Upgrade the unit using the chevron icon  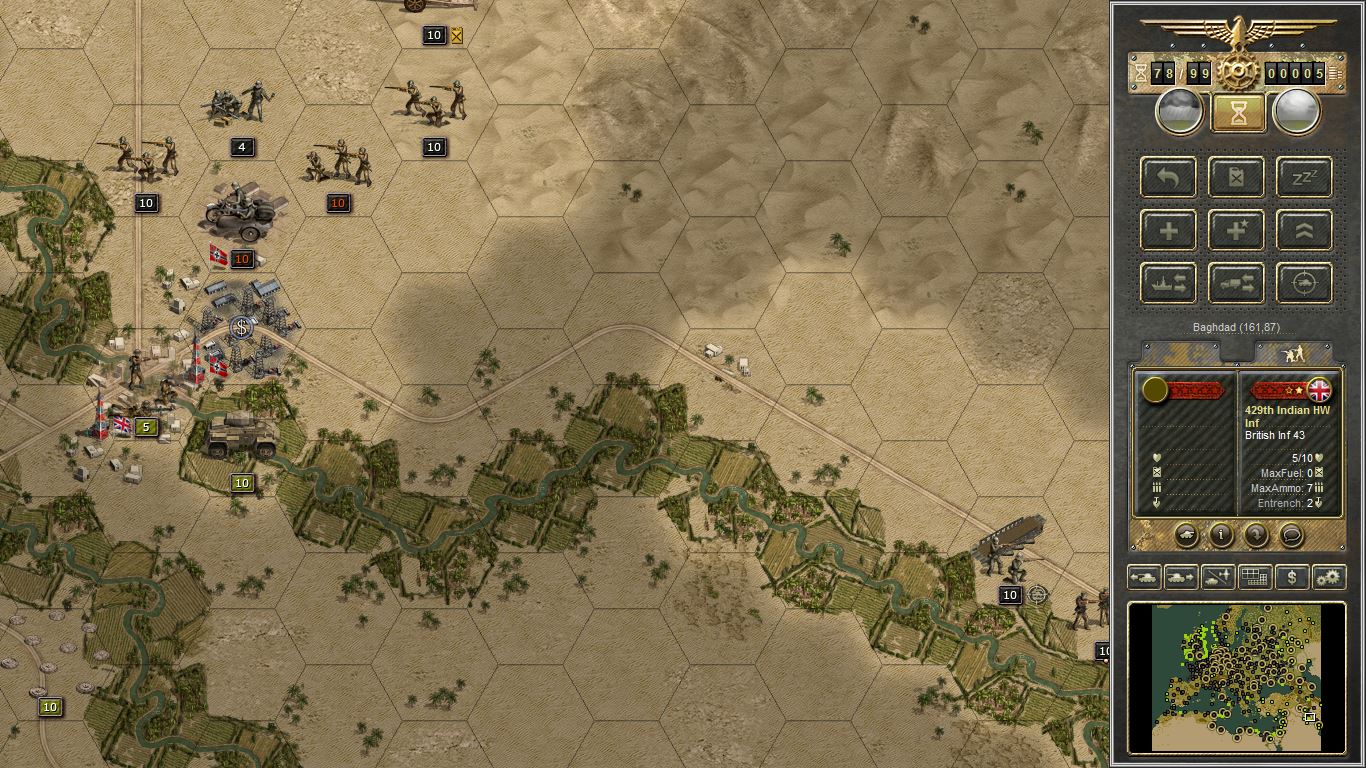1303,230
